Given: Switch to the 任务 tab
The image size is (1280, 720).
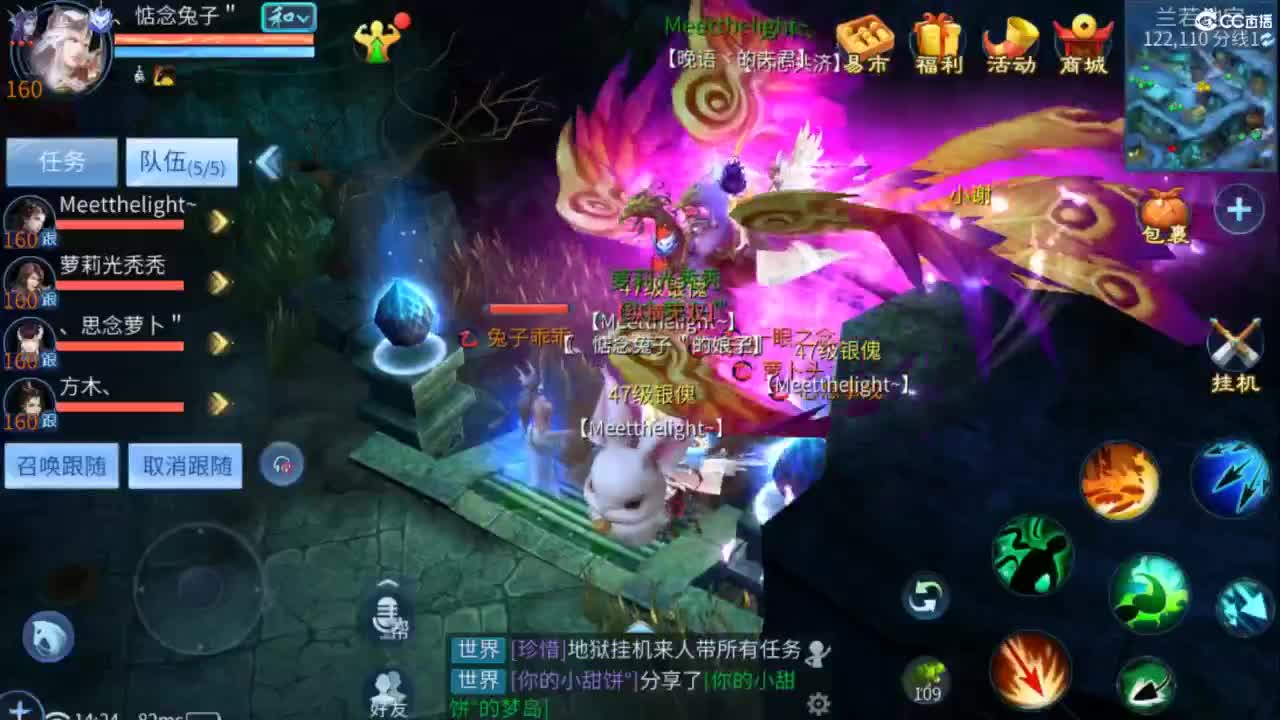Looking at the screenshot, I should (60, 161).
